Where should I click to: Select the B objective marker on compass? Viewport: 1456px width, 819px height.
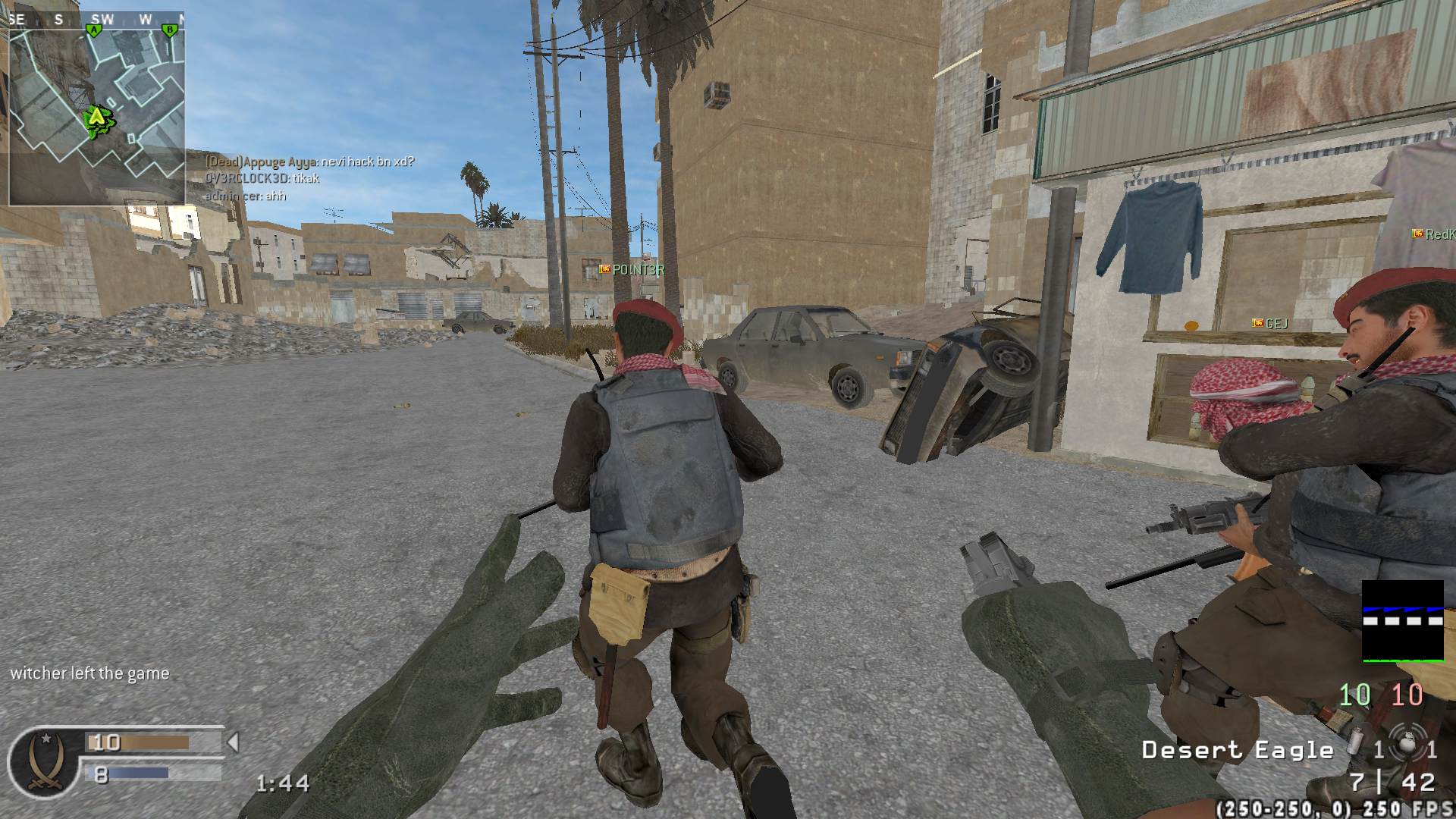point(170,30)
